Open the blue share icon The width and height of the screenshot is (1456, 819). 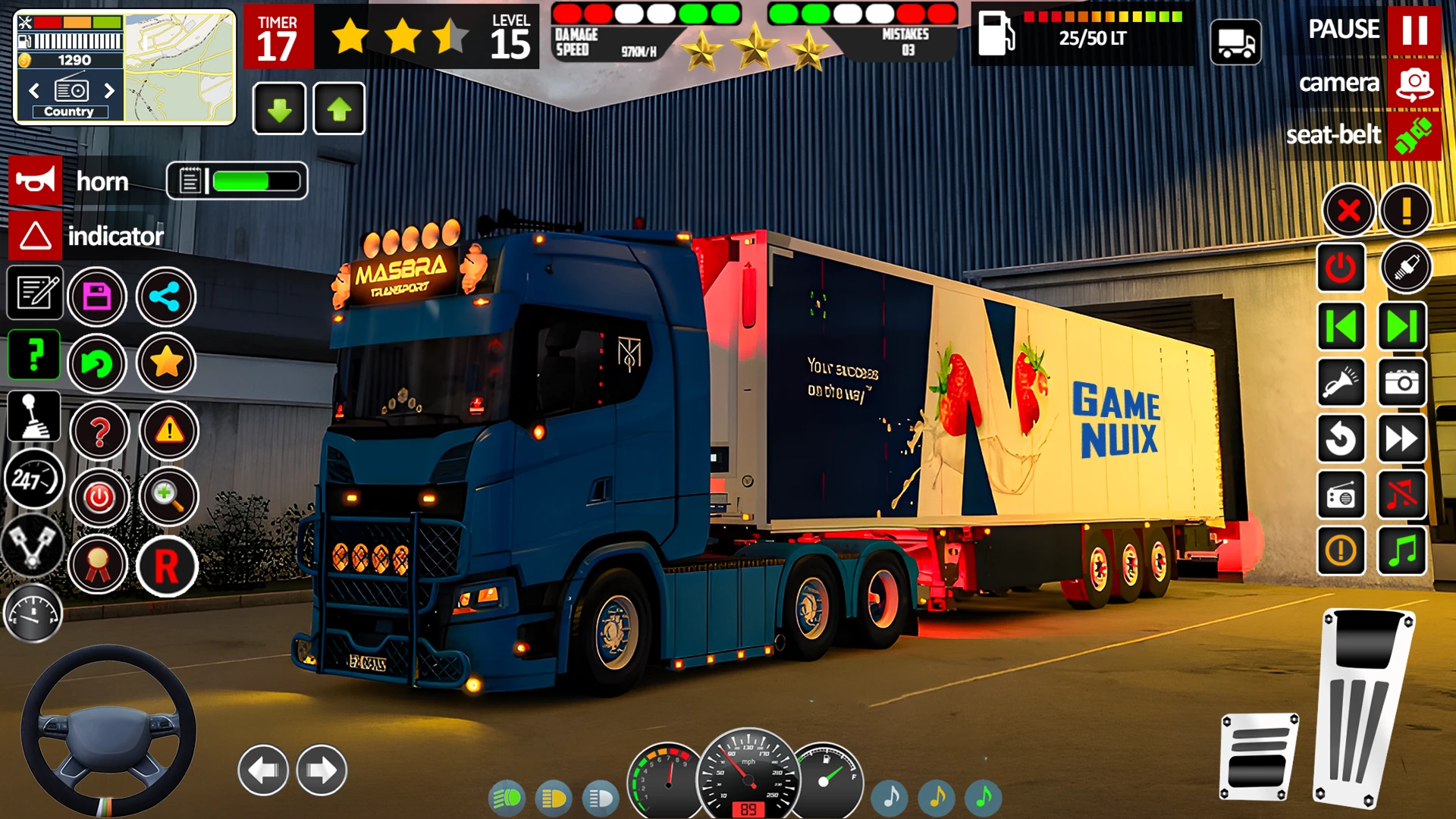point(165,297)
